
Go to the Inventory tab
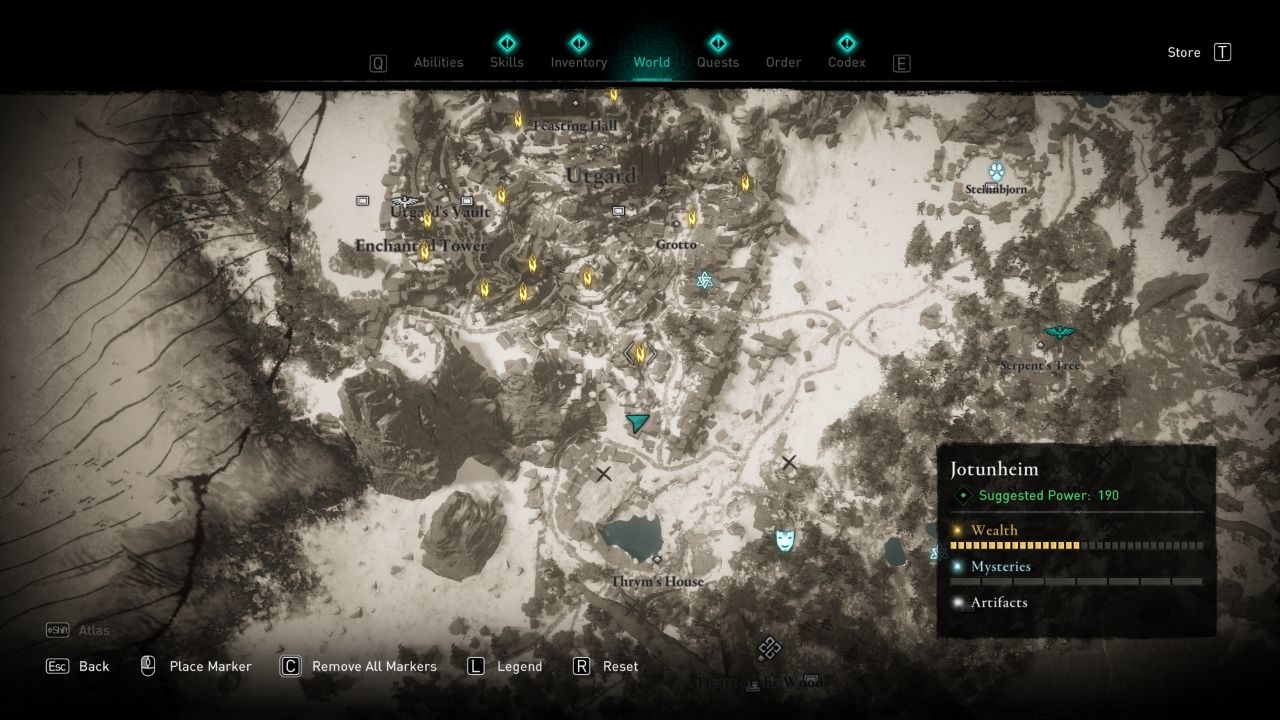(x=579, y=62)
